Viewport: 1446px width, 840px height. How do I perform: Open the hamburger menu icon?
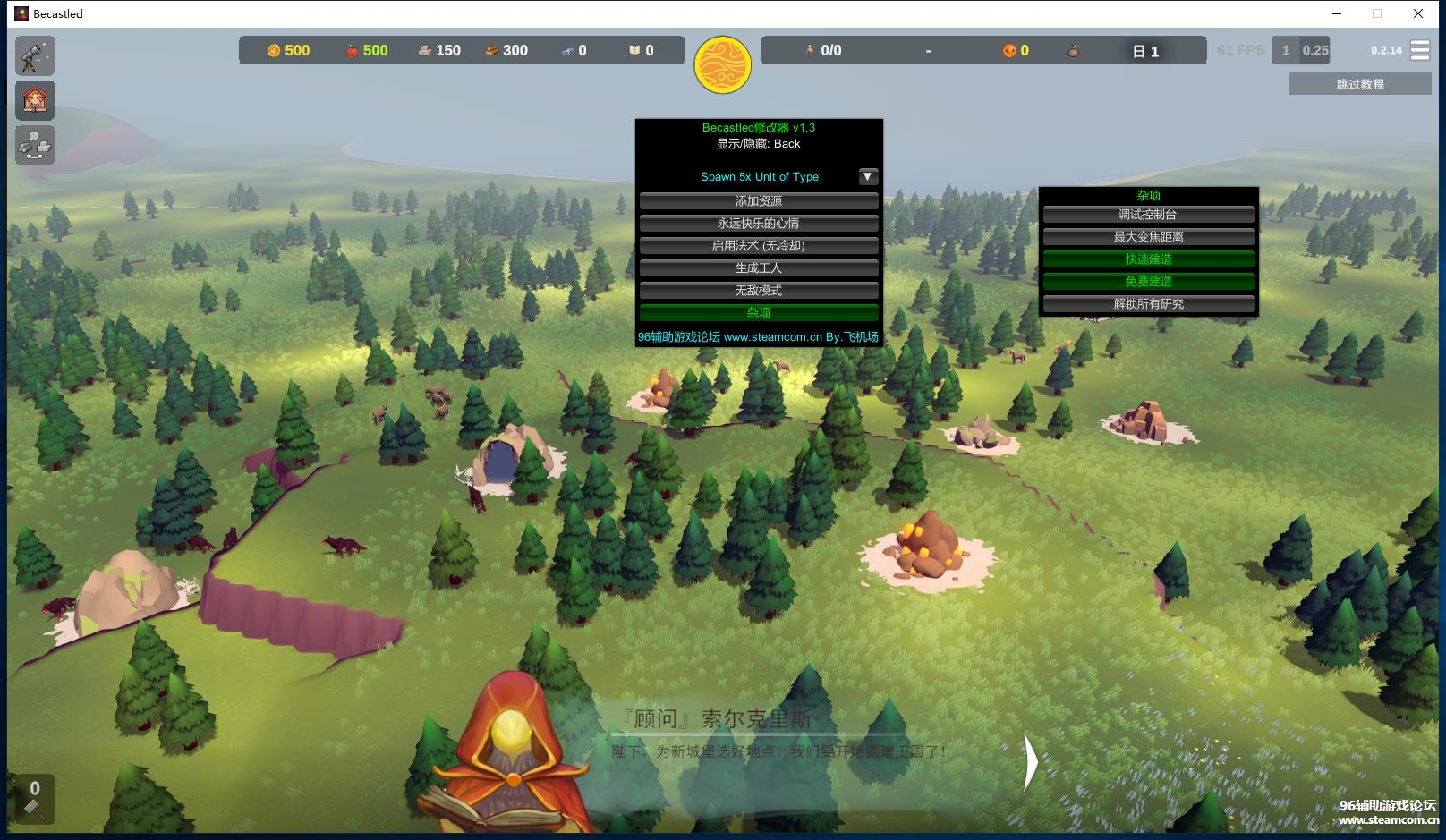pos(1420,50)
